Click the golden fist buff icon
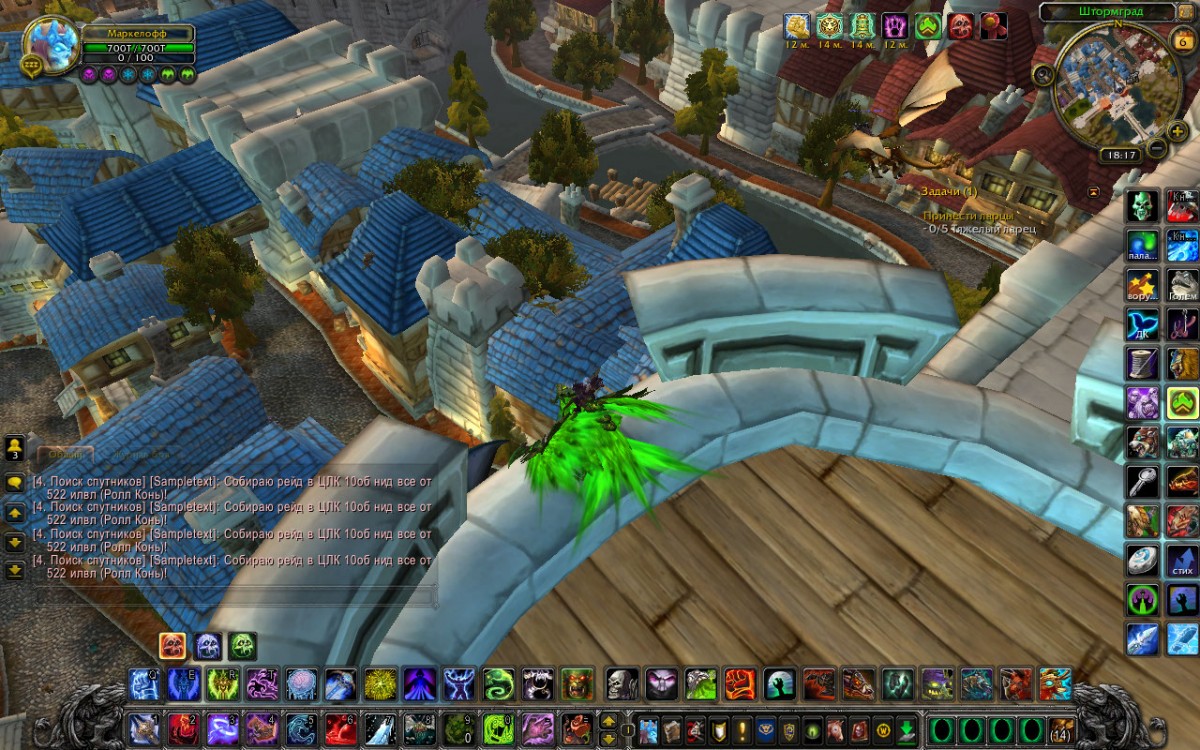Viewport: 1200px width, 750px height. pos(796,26)
